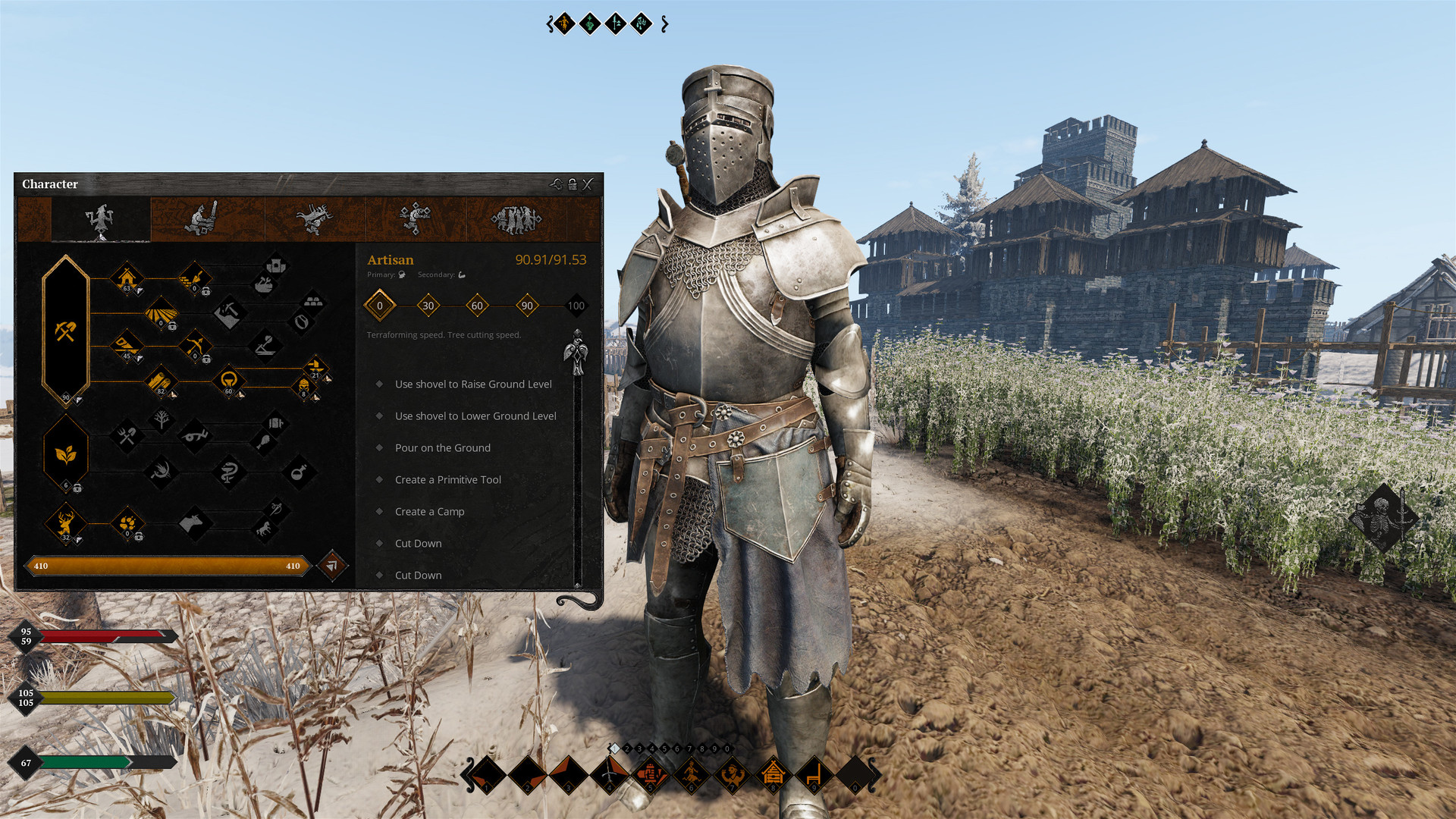
Task: Choose the "Create a Camp" ability
Action: (x=429, y=512)
